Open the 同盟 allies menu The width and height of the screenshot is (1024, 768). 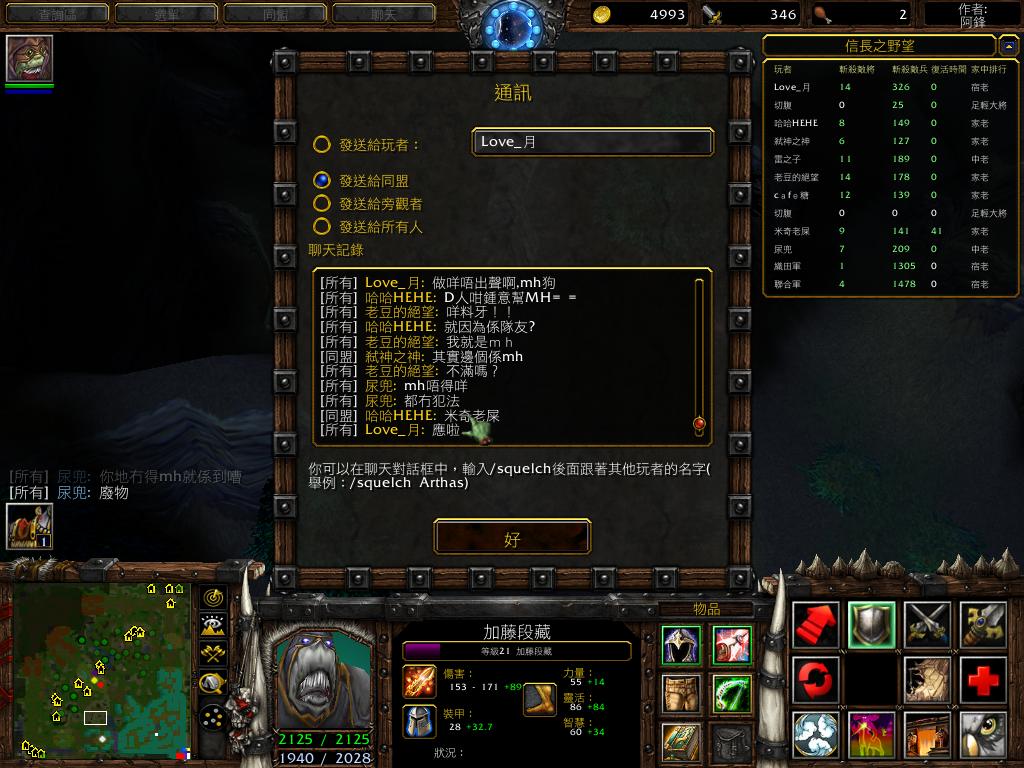274,14
